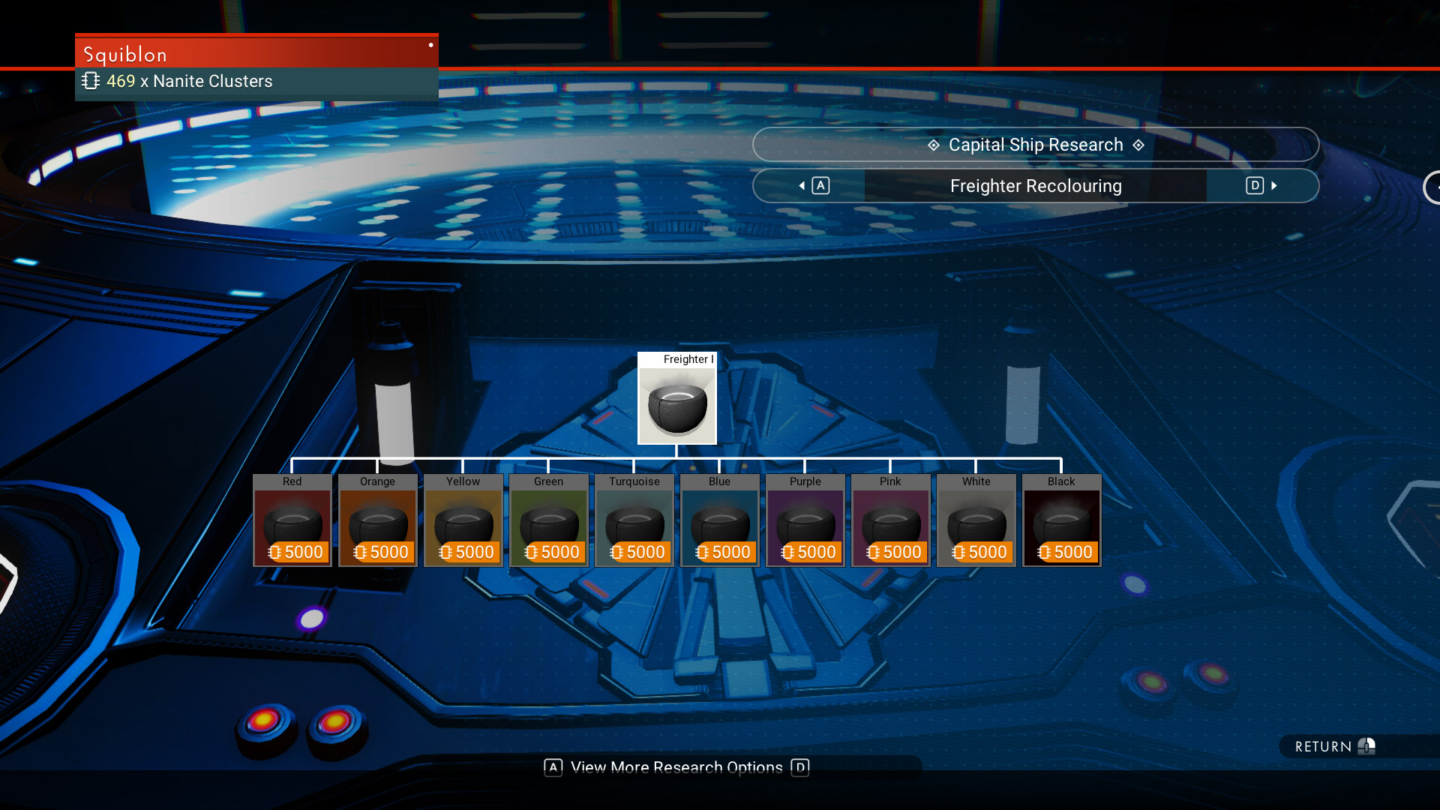Image resolution: width=1440 pixels, height=810 pixels.
Task: Select the Green freighter recolour icon
Action: click(x=548, y=518)
